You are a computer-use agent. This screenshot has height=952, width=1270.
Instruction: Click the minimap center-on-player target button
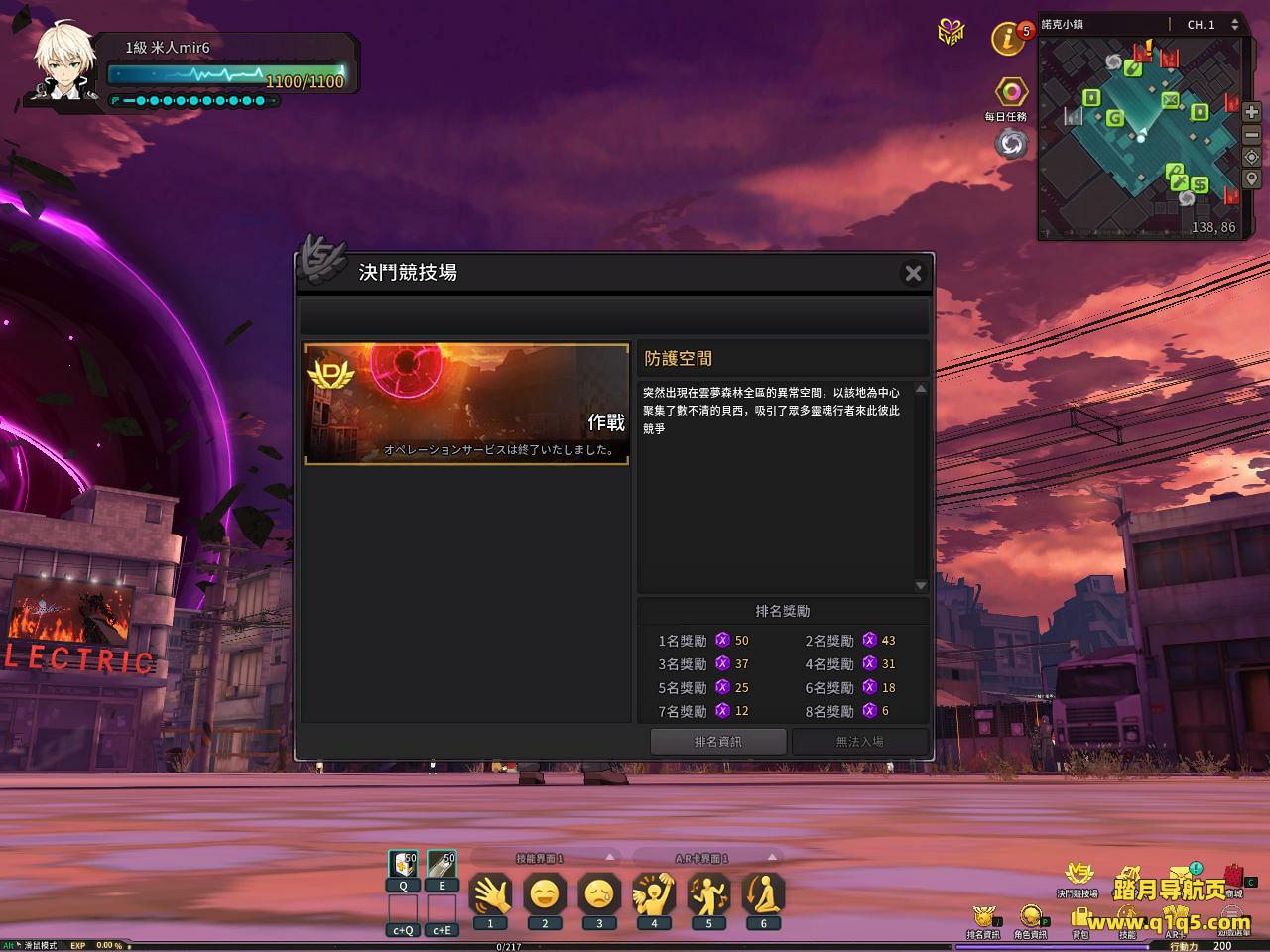coord(1252,158)
